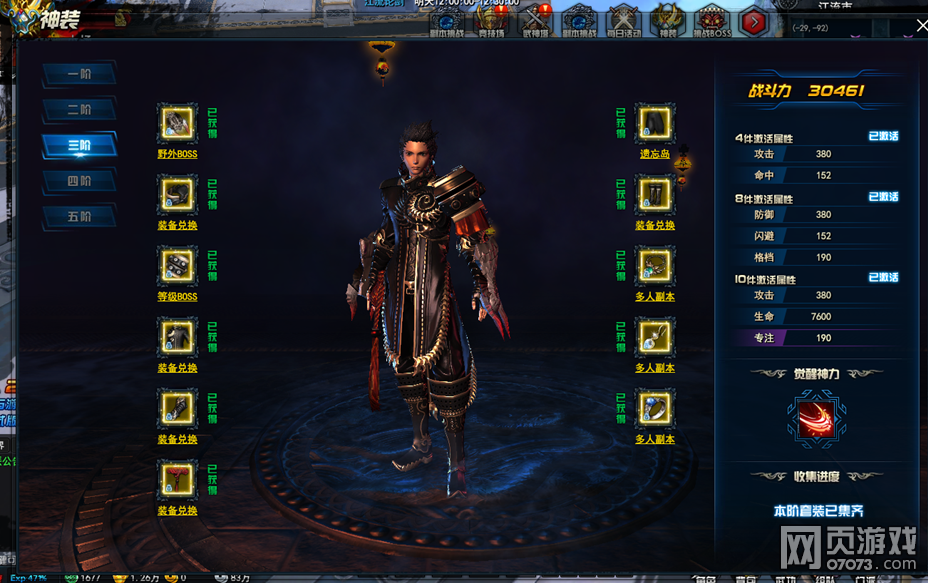Close the 神装 panel with the X

(x=921, y=26)
